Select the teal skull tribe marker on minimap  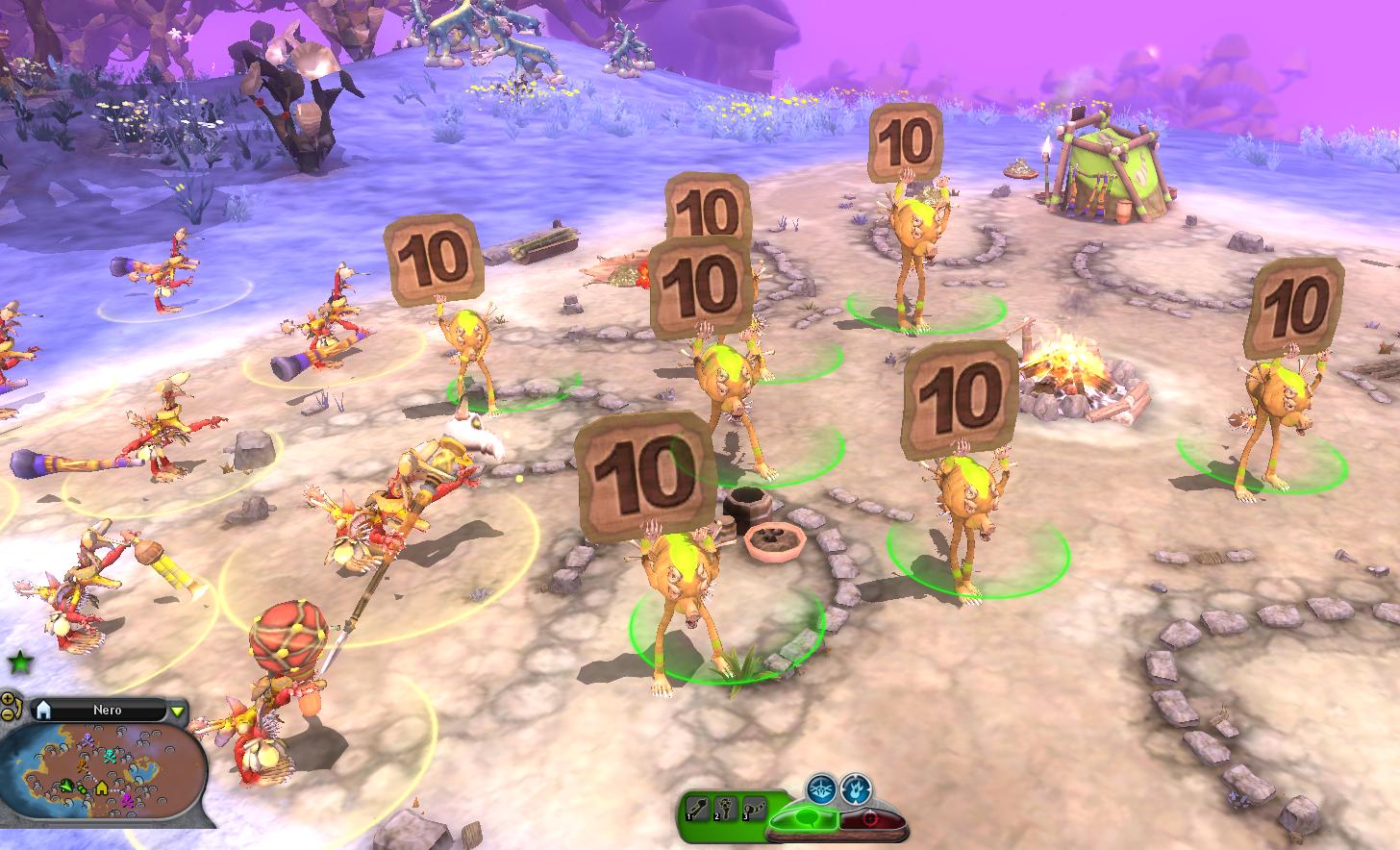pos(112,756)
